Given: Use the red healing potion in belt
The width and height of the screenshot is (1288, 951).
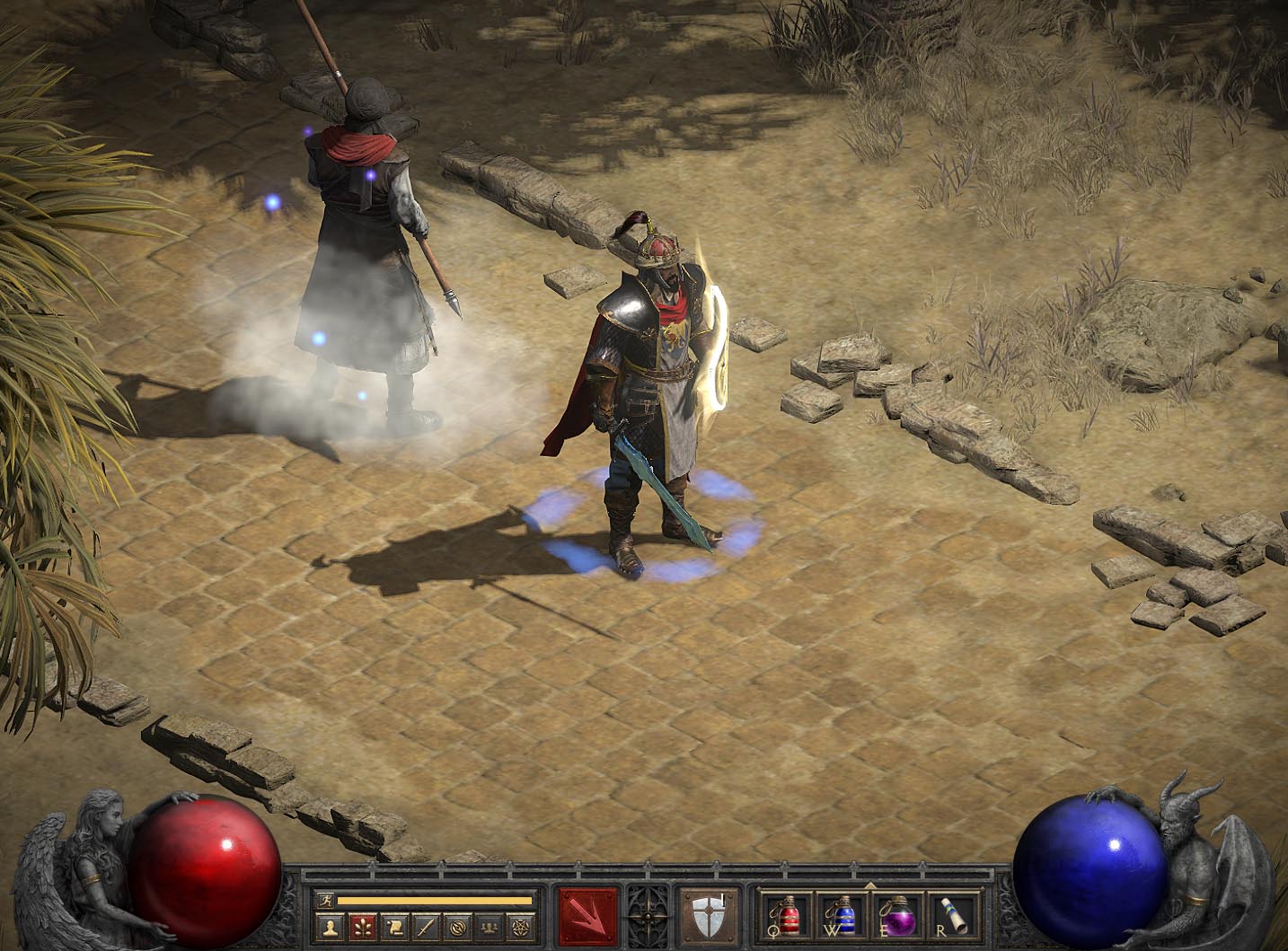Looking at the screenshot, I should click(x=787, y=915).
